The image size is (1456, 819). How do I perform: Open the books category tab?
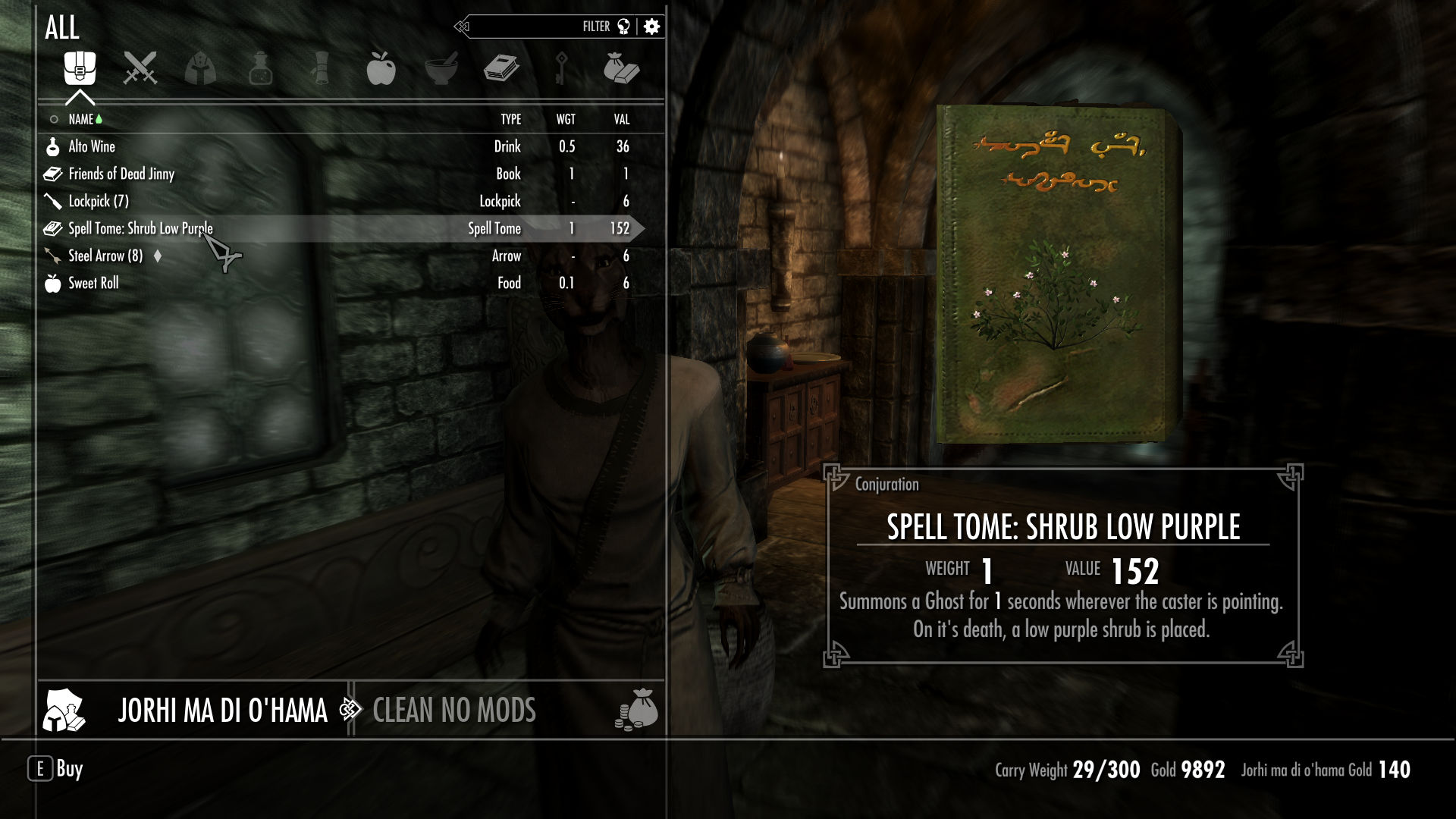(500, 68)
